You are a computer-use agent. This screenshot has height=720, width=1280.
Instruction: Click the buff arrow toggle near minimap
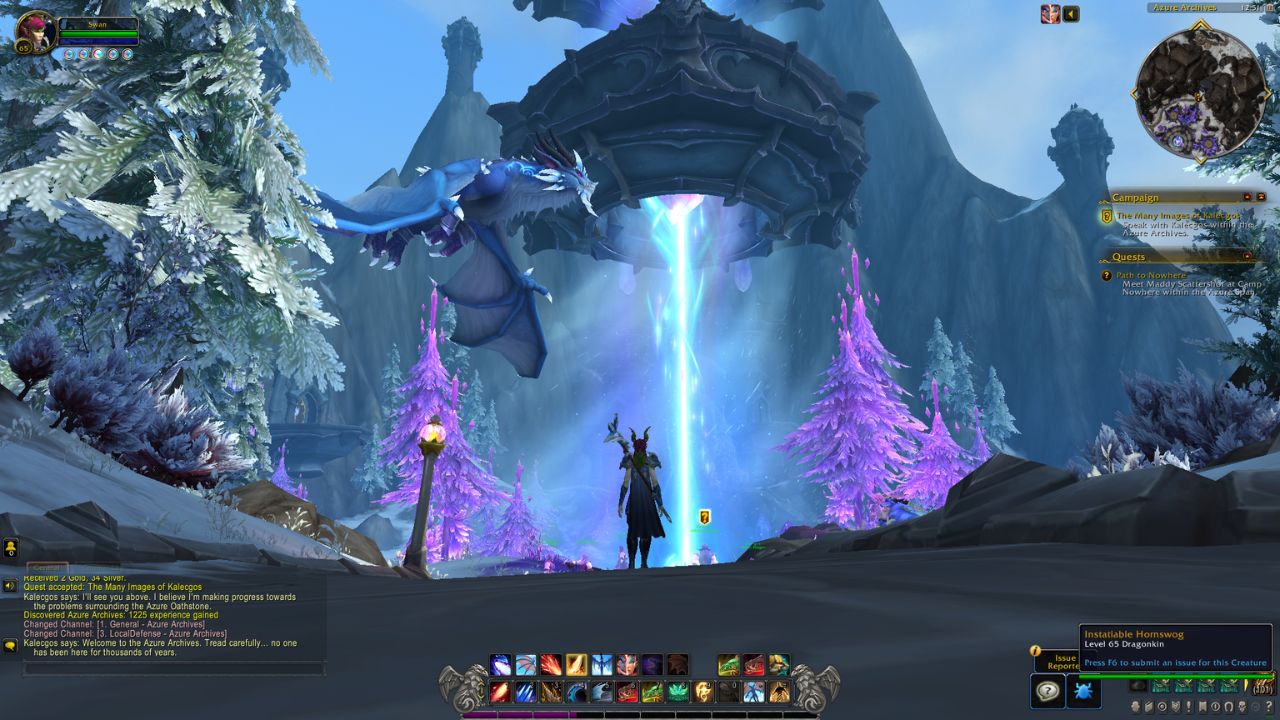[x=1071, y=14]
